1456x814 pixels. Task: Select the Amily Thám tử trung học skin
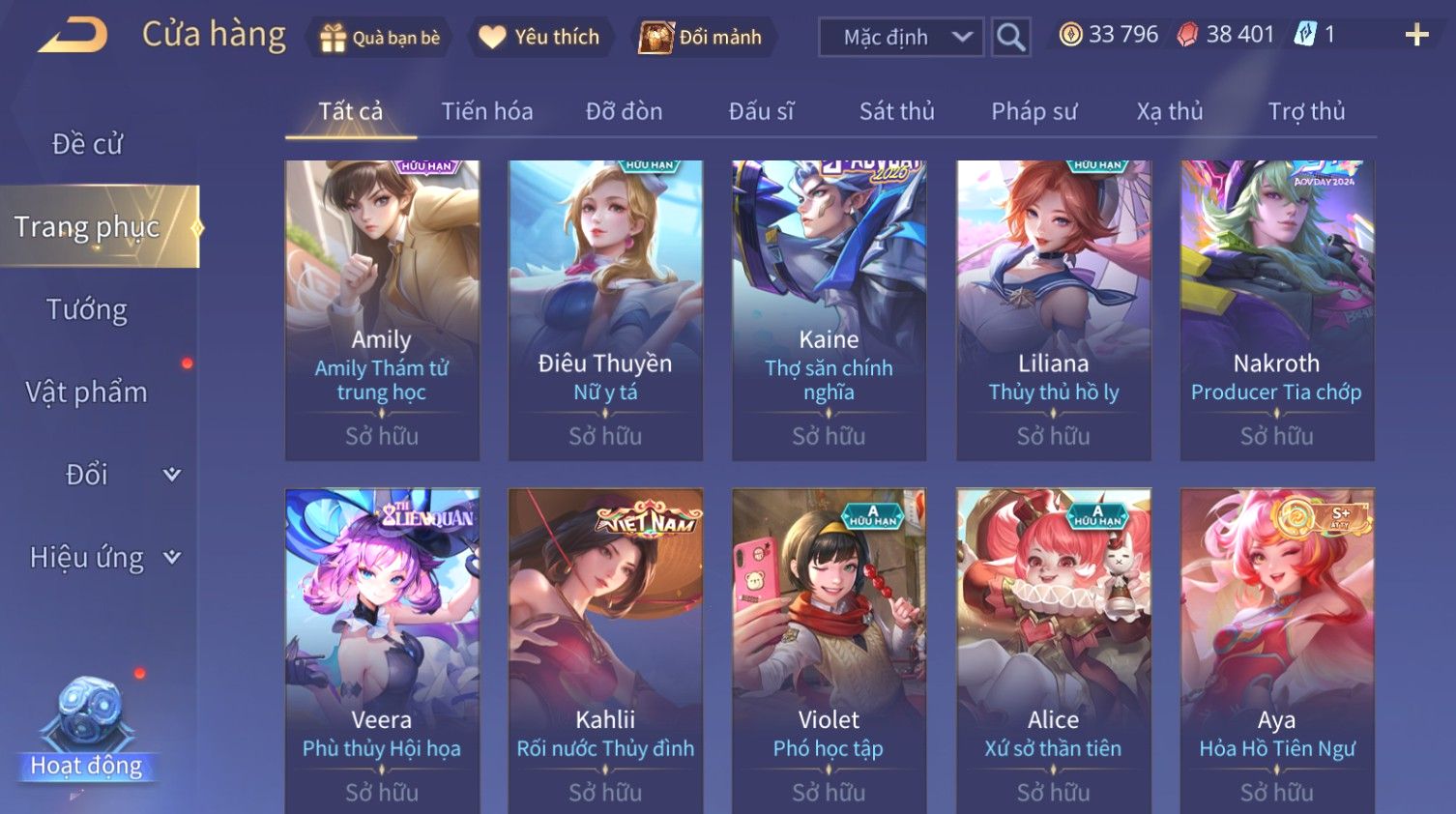tap(382, 309)
